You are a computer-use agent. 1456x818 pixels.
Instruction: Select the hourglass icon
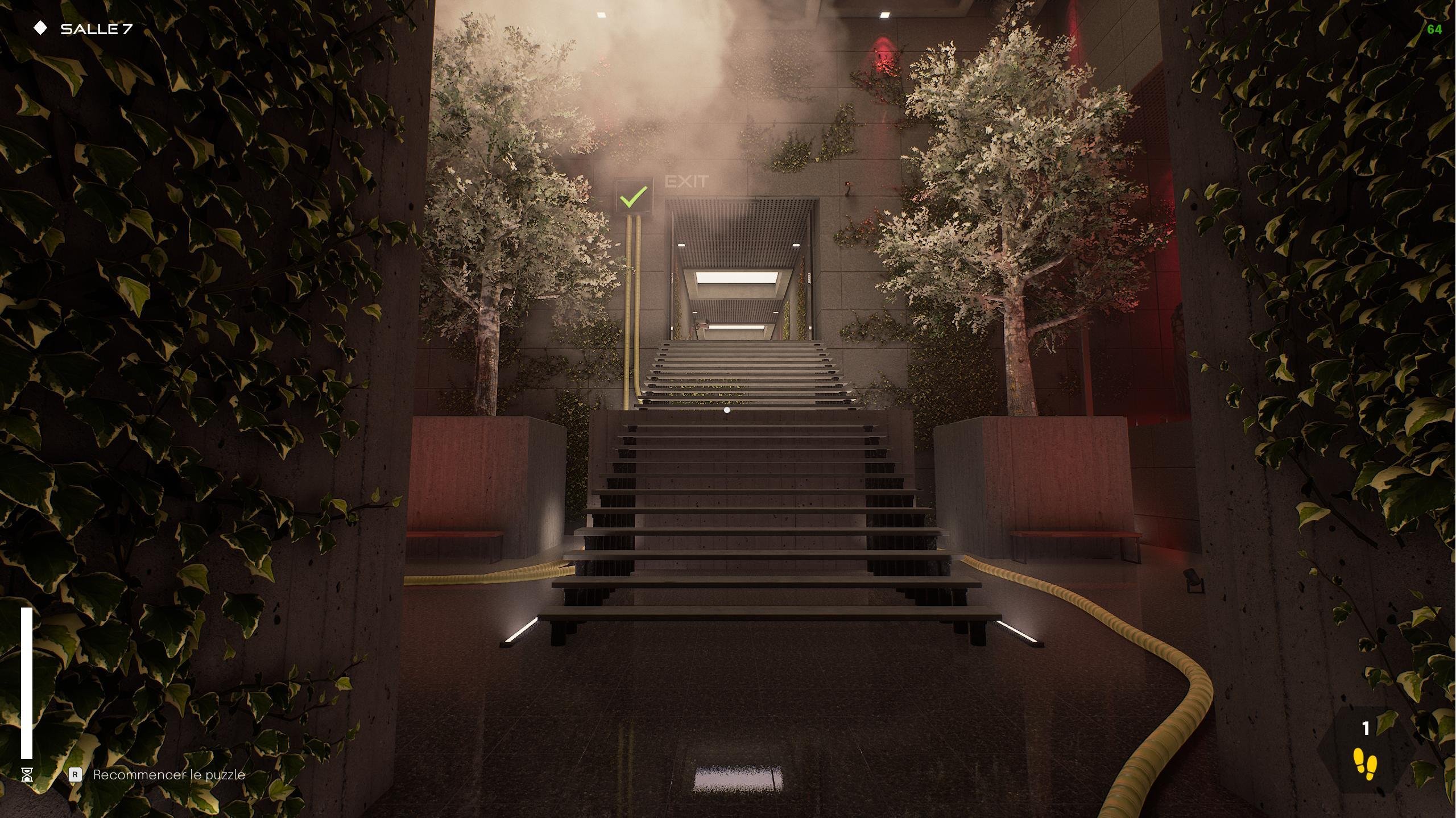click(27, 774)
